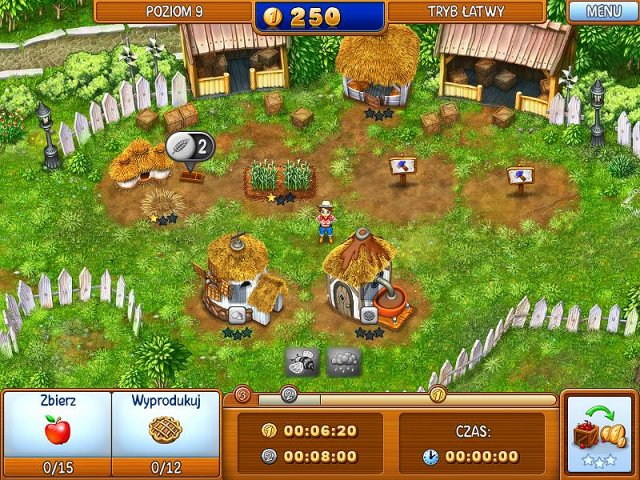Open the MENU button
640x480 pixels.
[603, 12]
